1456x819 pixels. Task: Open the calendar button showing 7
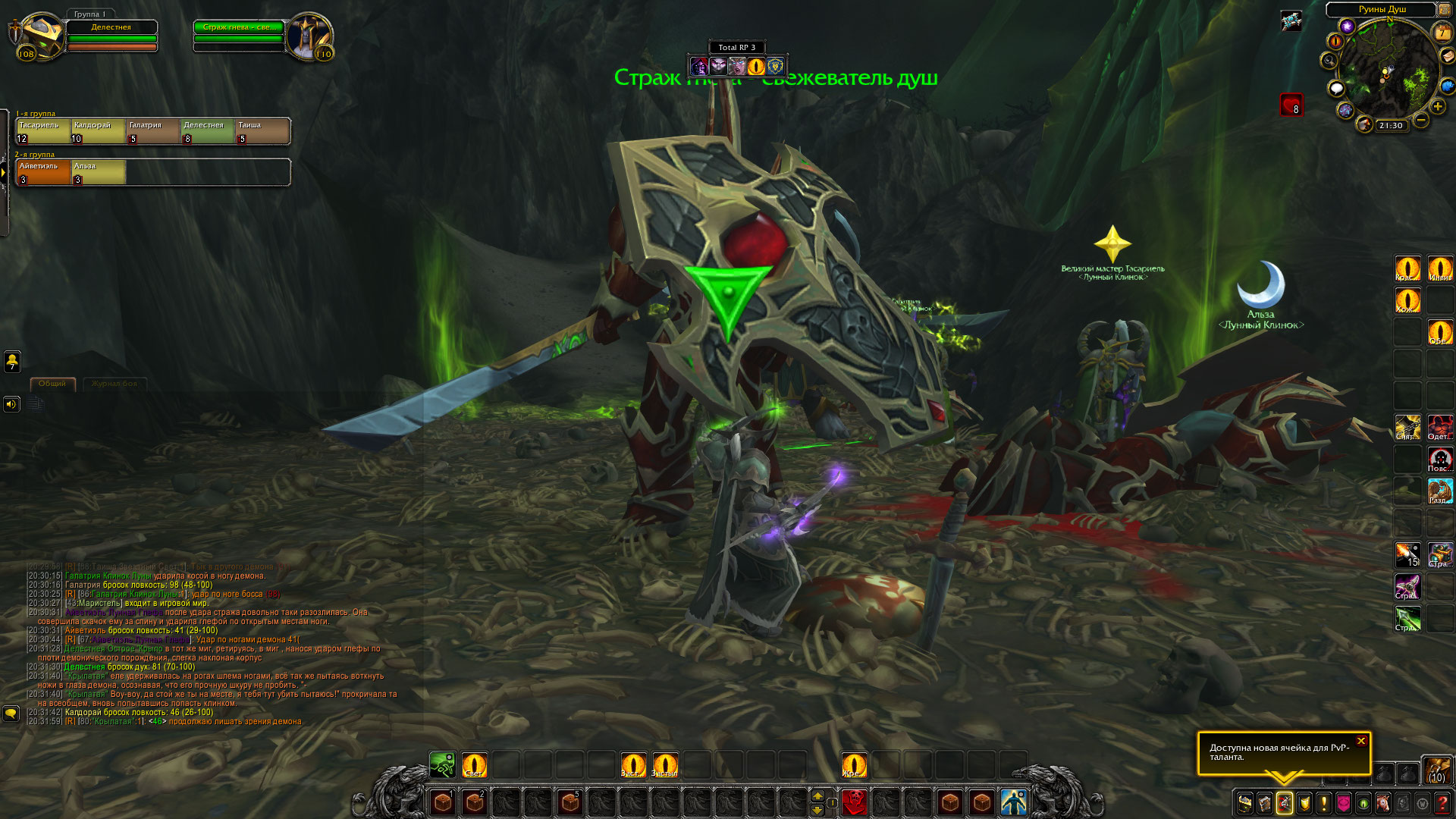tap(1441, 33)
